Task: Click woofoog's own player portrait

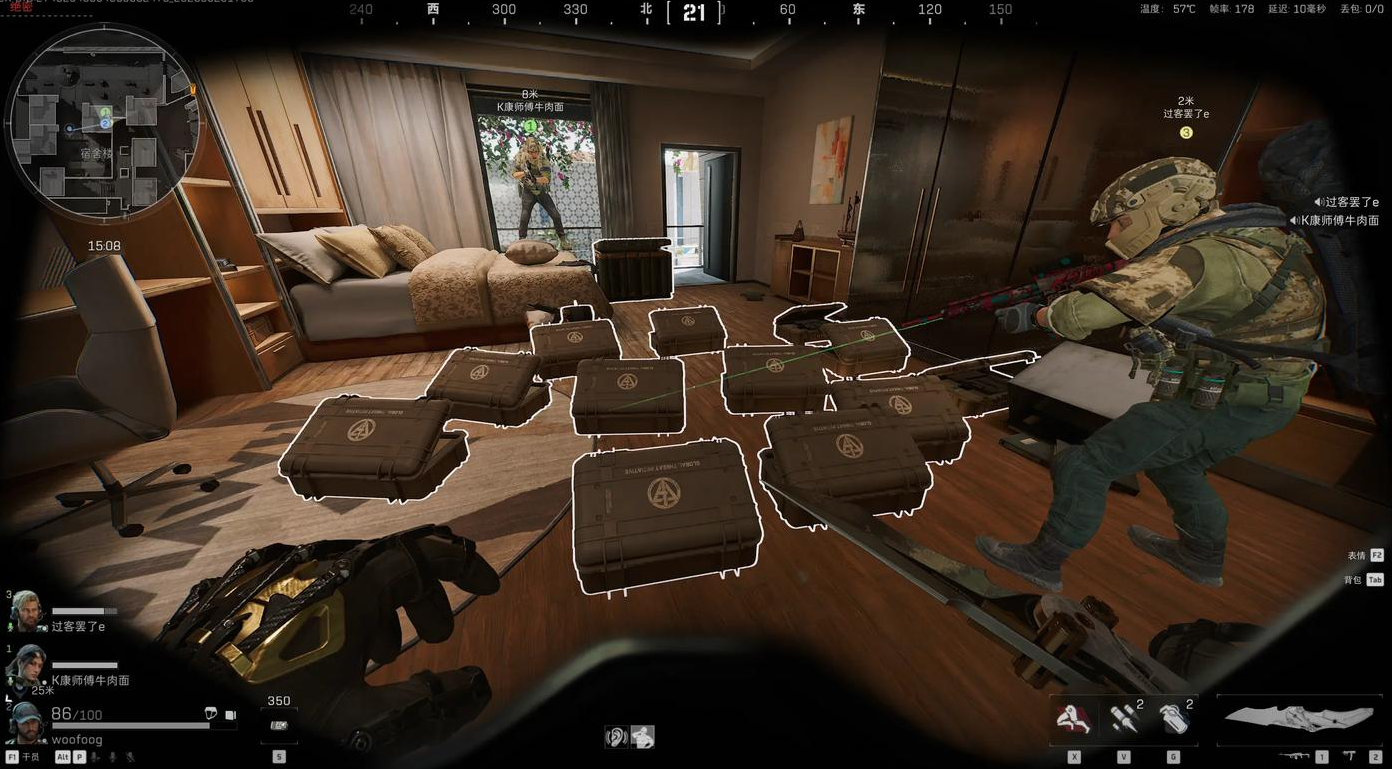Action: (27, 721)
